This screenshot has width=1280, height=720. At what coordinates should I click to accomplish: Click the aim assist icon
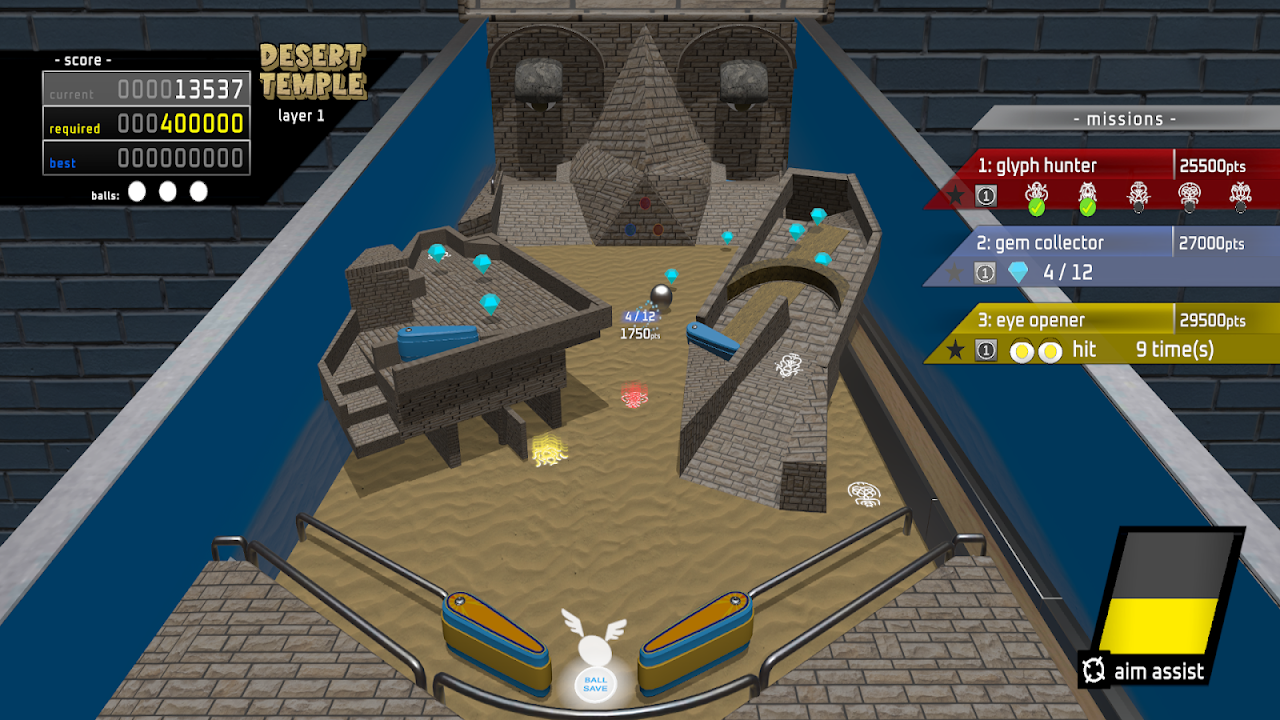click(x=1094, y=670)
